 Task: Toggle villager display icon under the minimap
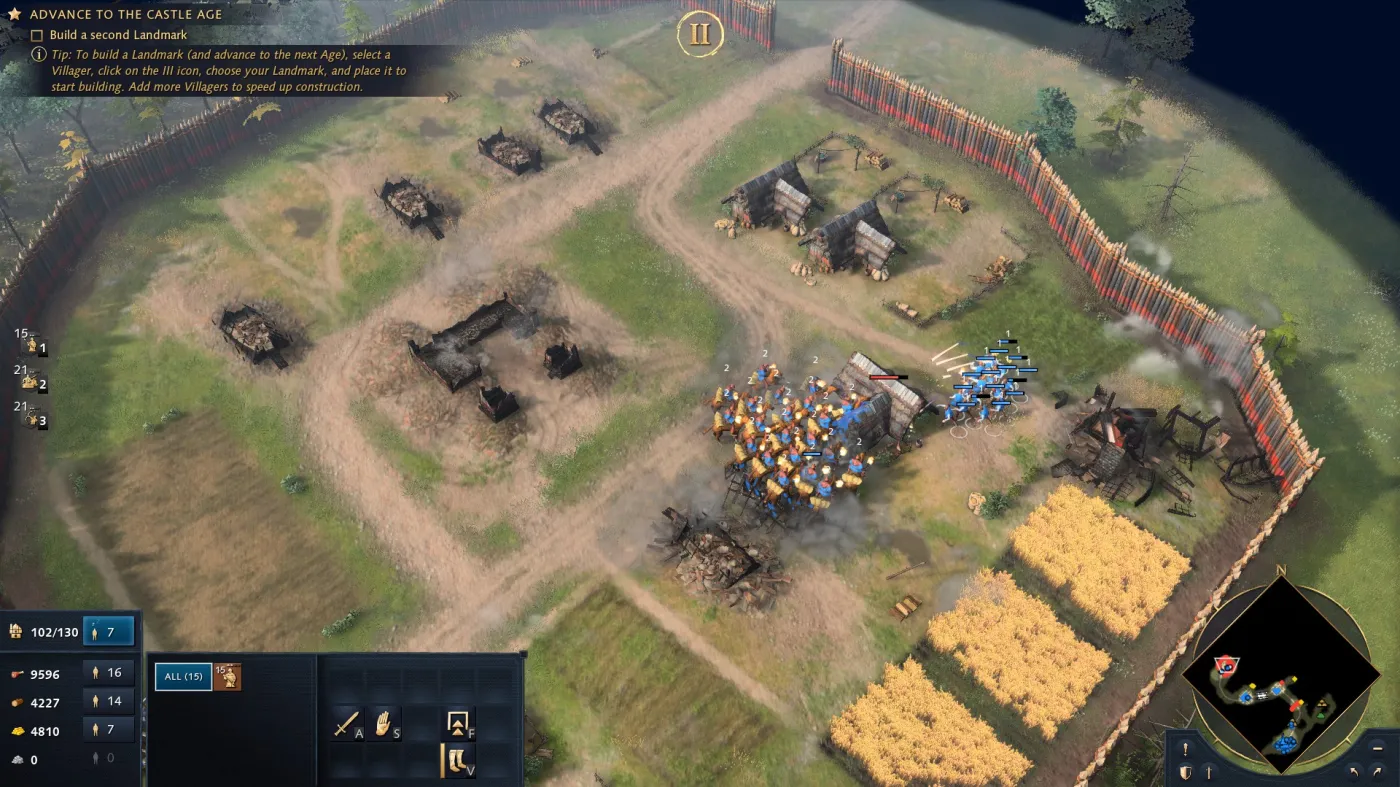(x=1209, y=771)
